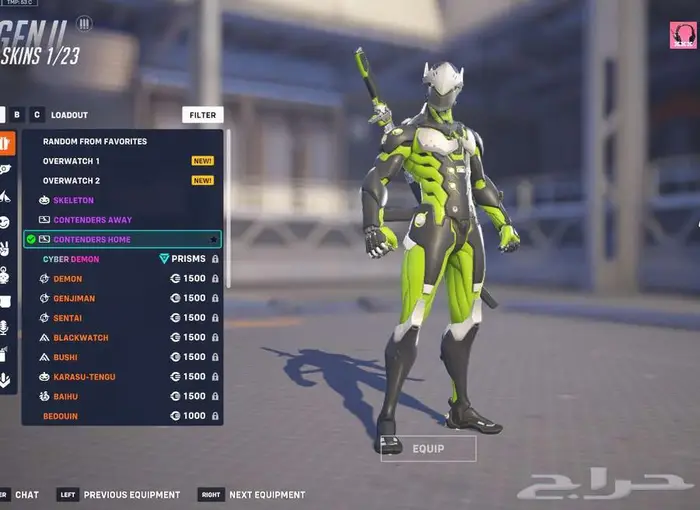Viewport: 700px width, 510px height.
Task: Select the Bedouin skin
Action: coord(60,416)
